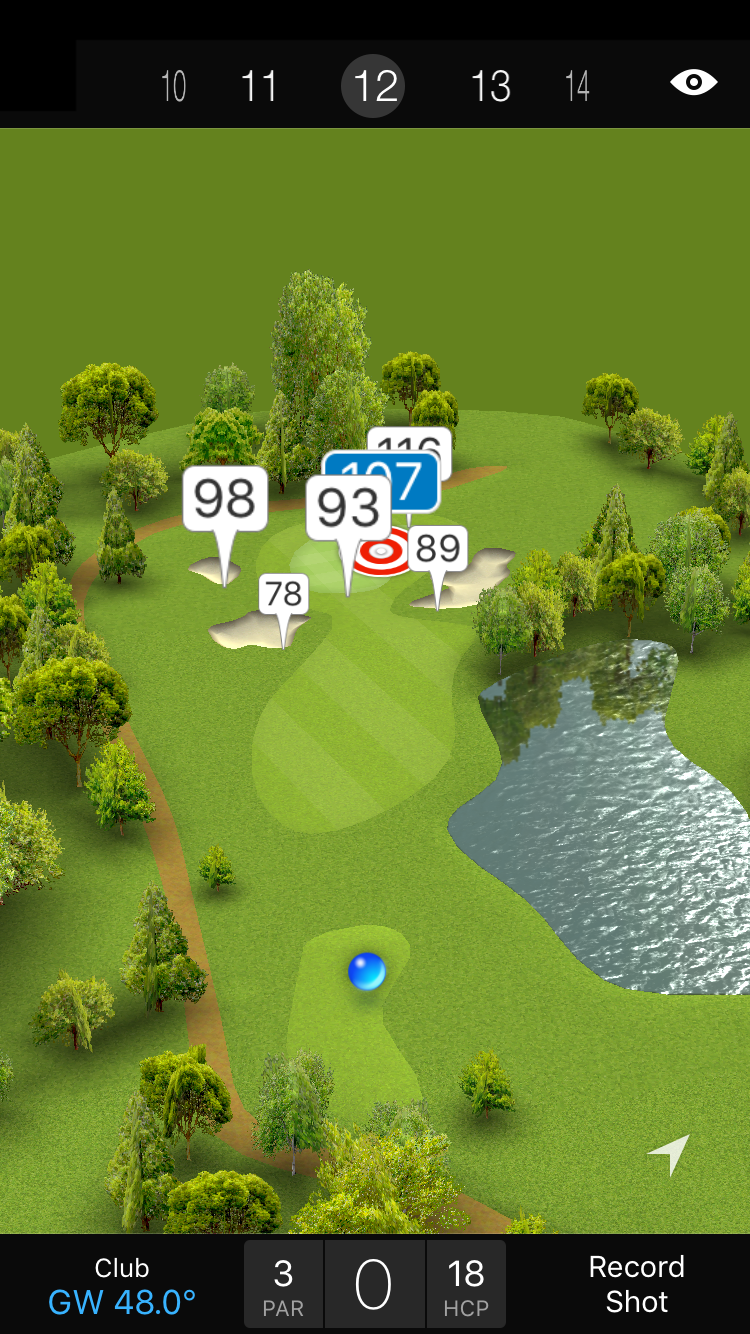750x1334 pixels.
Task: Go to hole 13
Action: [x=490, y=86]
